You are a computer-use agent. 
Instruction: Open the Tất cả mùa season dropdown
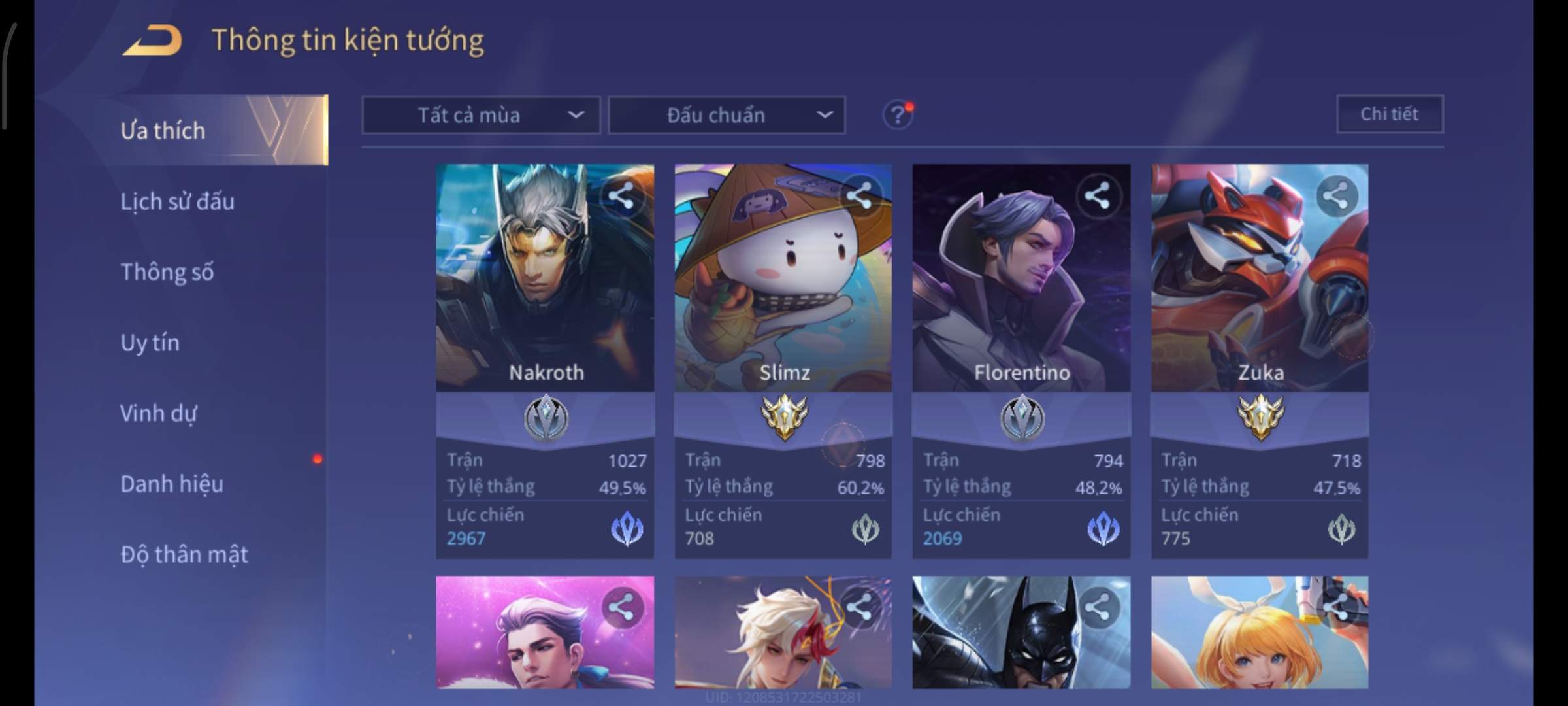pyautogui.click(x=481, y=116)
